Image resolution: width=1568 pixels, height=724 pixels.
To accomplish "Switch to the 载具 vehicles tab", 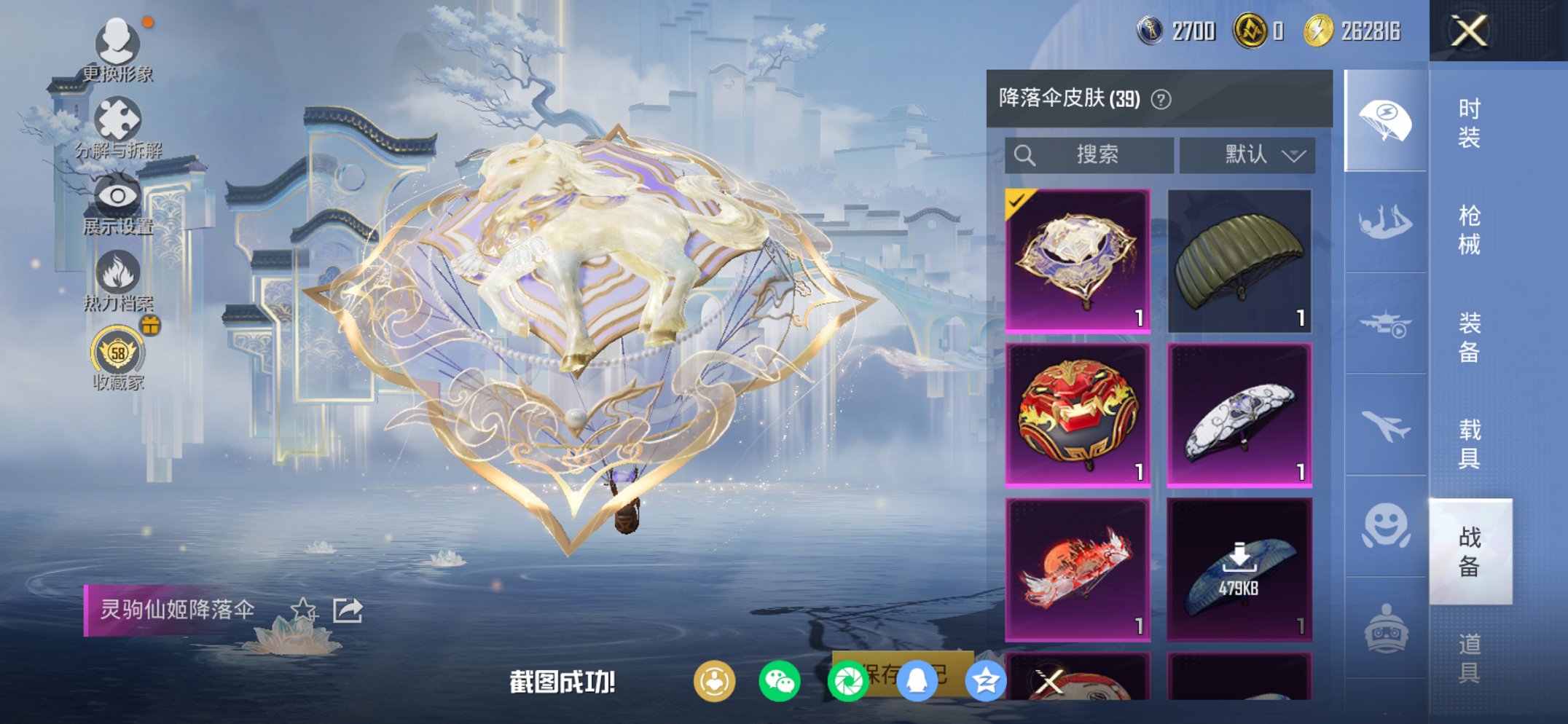I will point(1472,438).
